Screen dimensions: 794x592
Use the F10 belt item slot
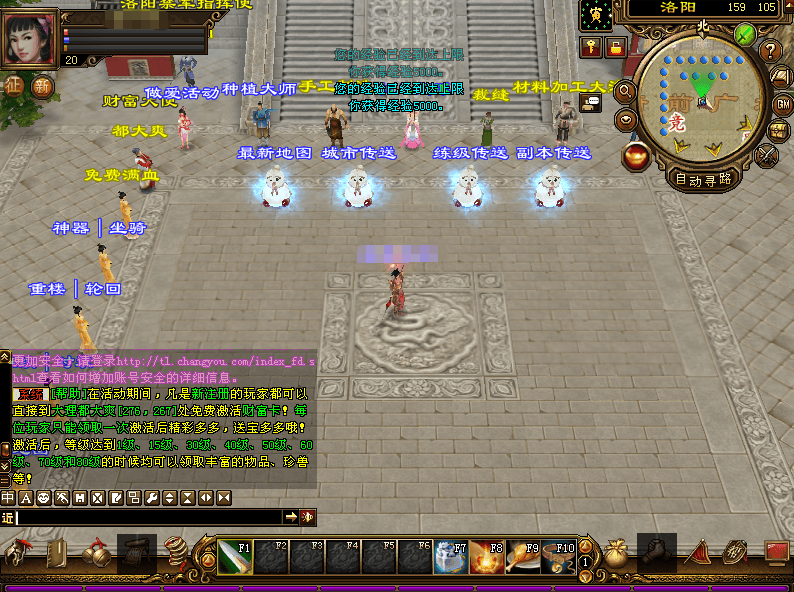(x=560, y=557)
